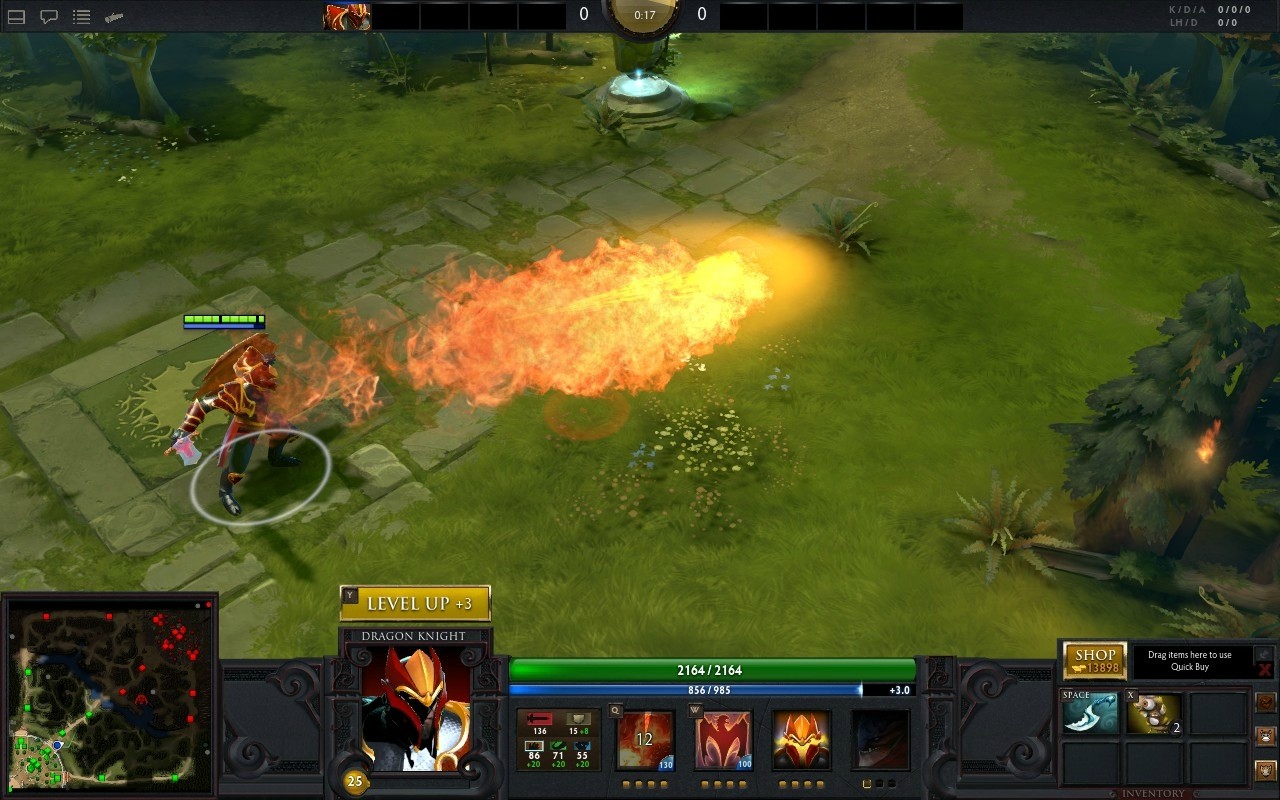The image size is (1280, 800).
Task: Open the chat speech bubble icon
Action: click(48, 16)
